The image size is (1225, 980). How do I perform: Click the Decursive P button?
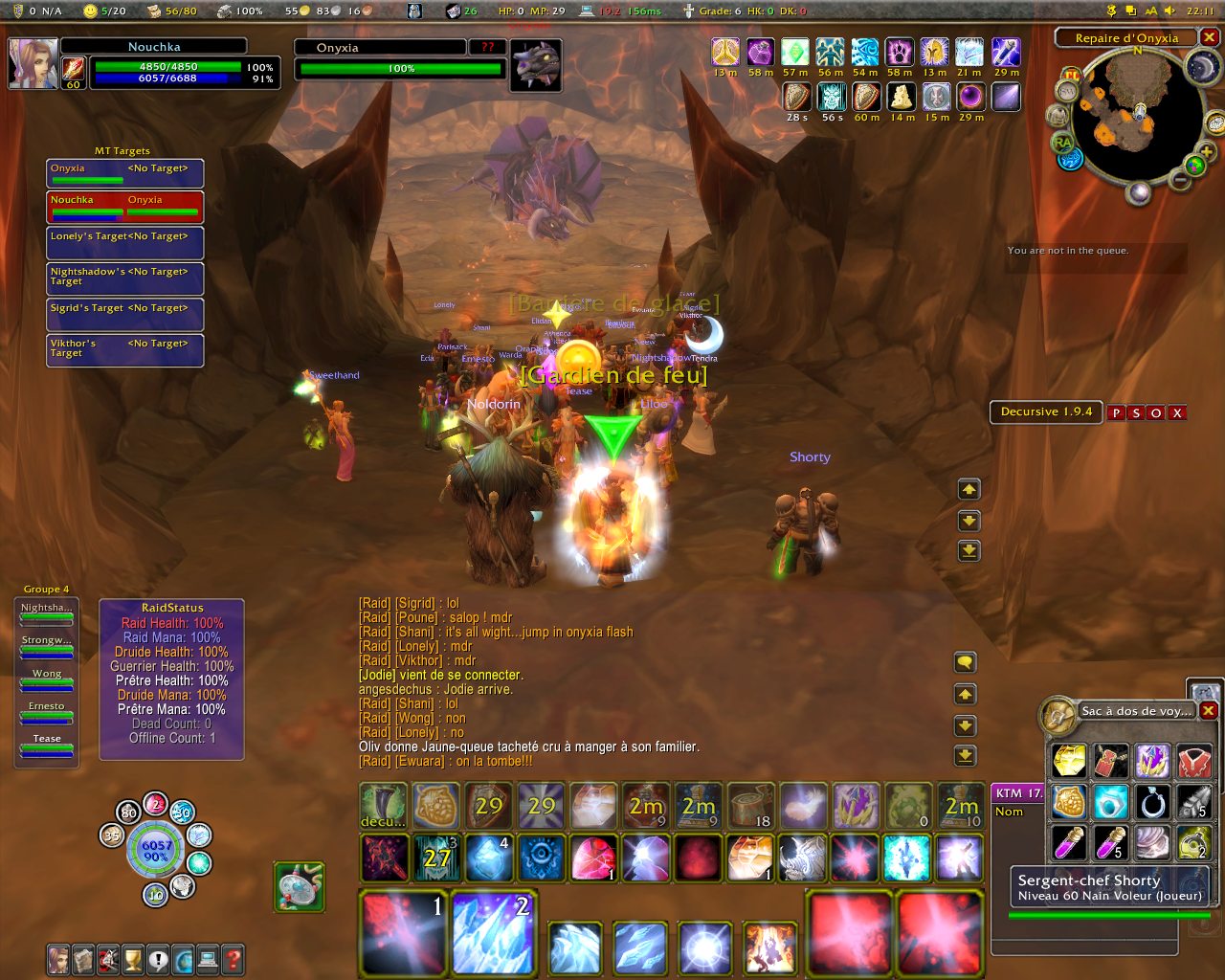[x=1116, y=412]
